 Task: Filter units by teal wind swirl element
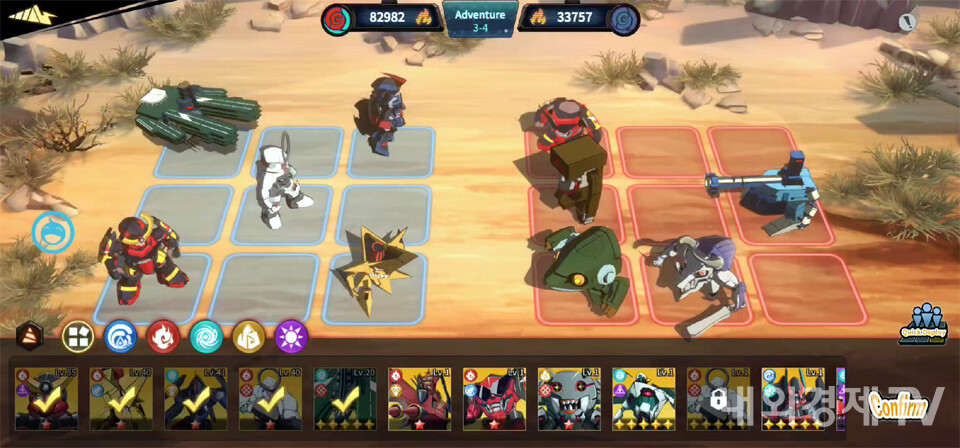[x=206, y=336]
